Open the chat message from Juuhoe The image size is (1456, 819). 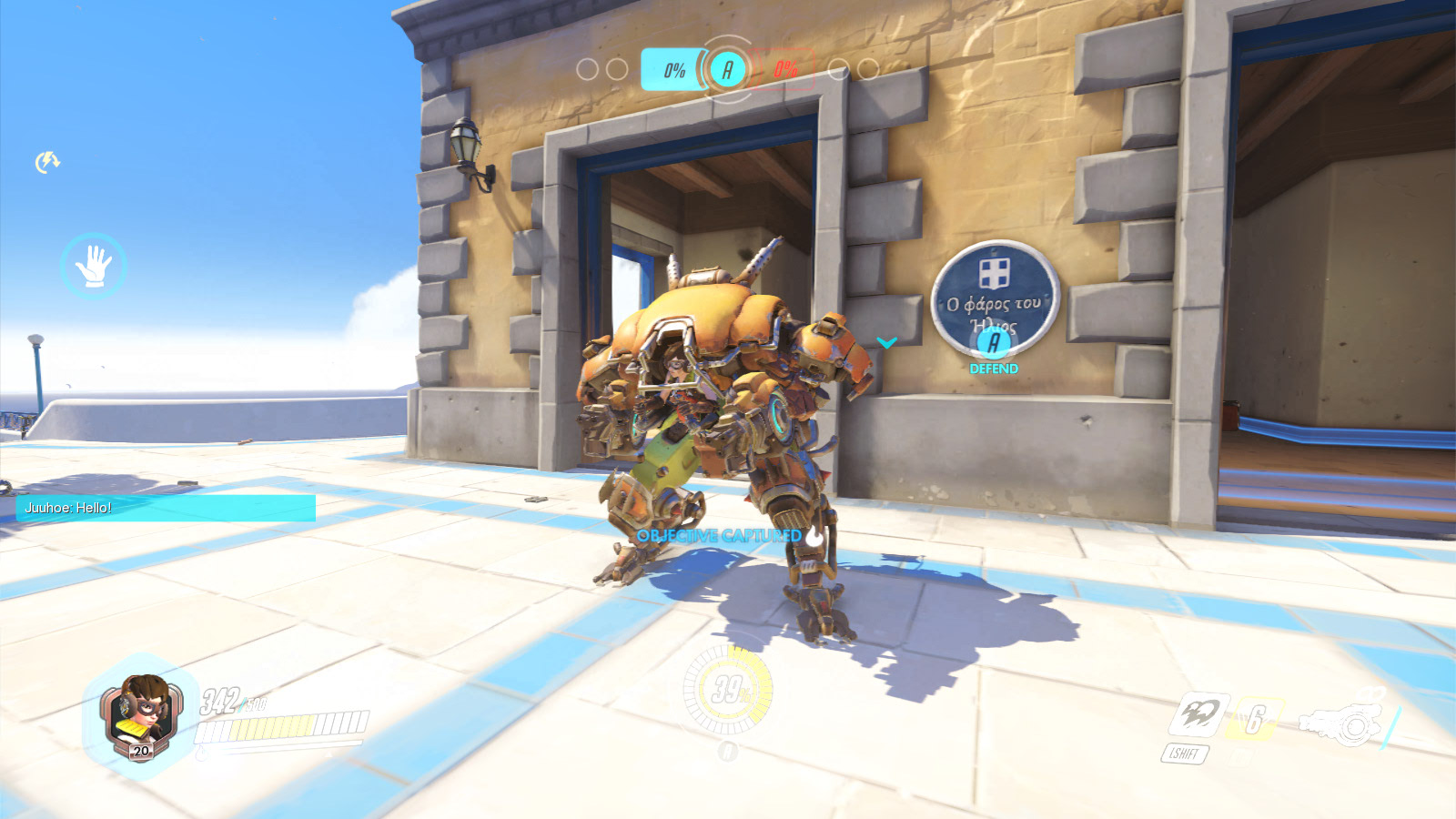pyautogui.click(x=166, y=508)
